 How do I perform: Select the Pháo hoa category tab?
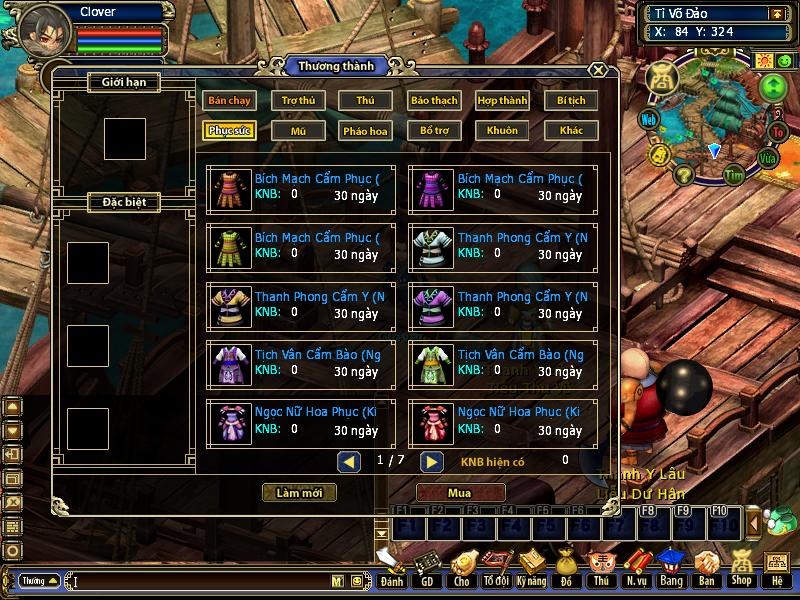coord(365,130)
